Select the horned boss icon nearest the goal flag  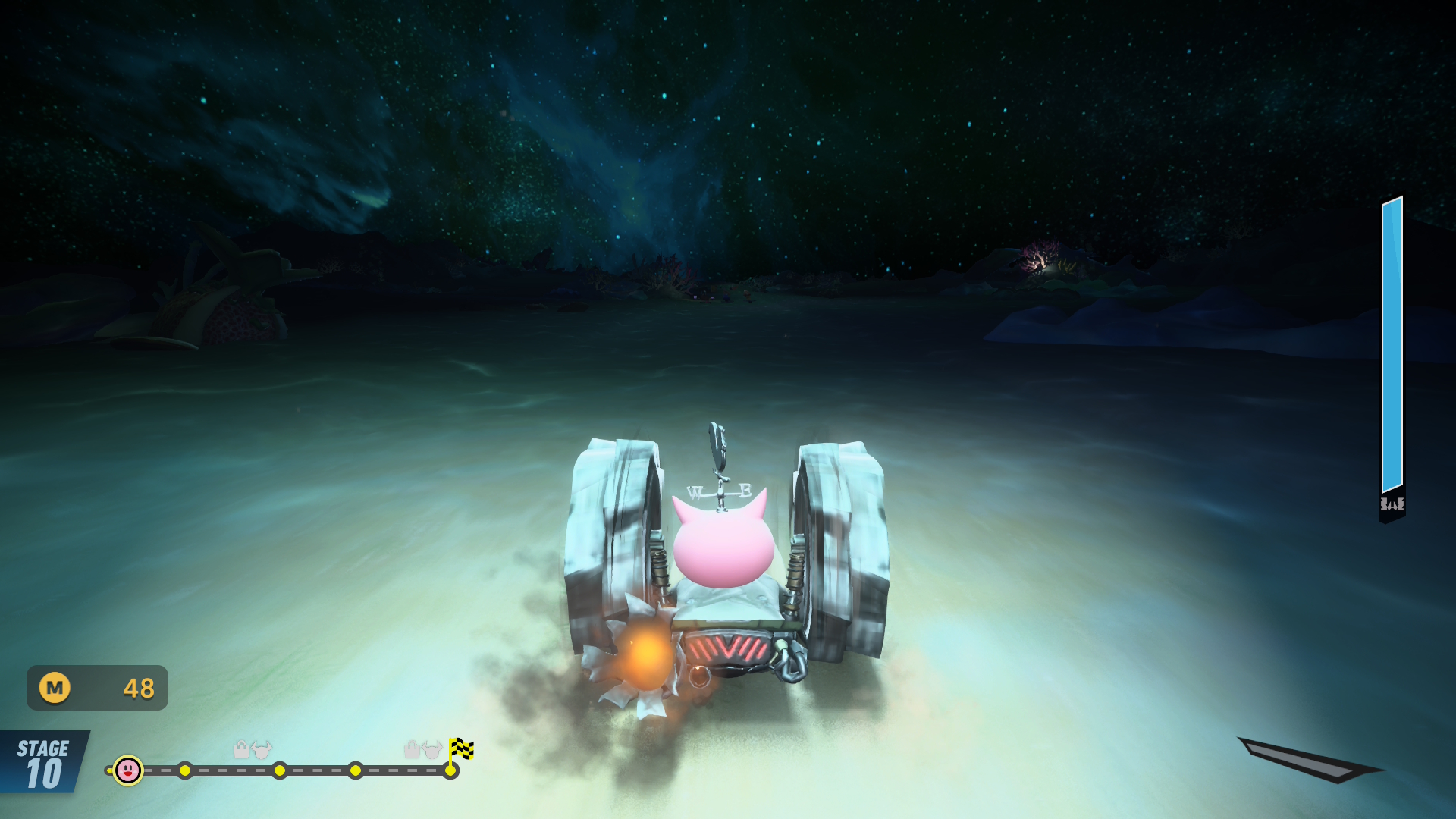tap(433, 750)
